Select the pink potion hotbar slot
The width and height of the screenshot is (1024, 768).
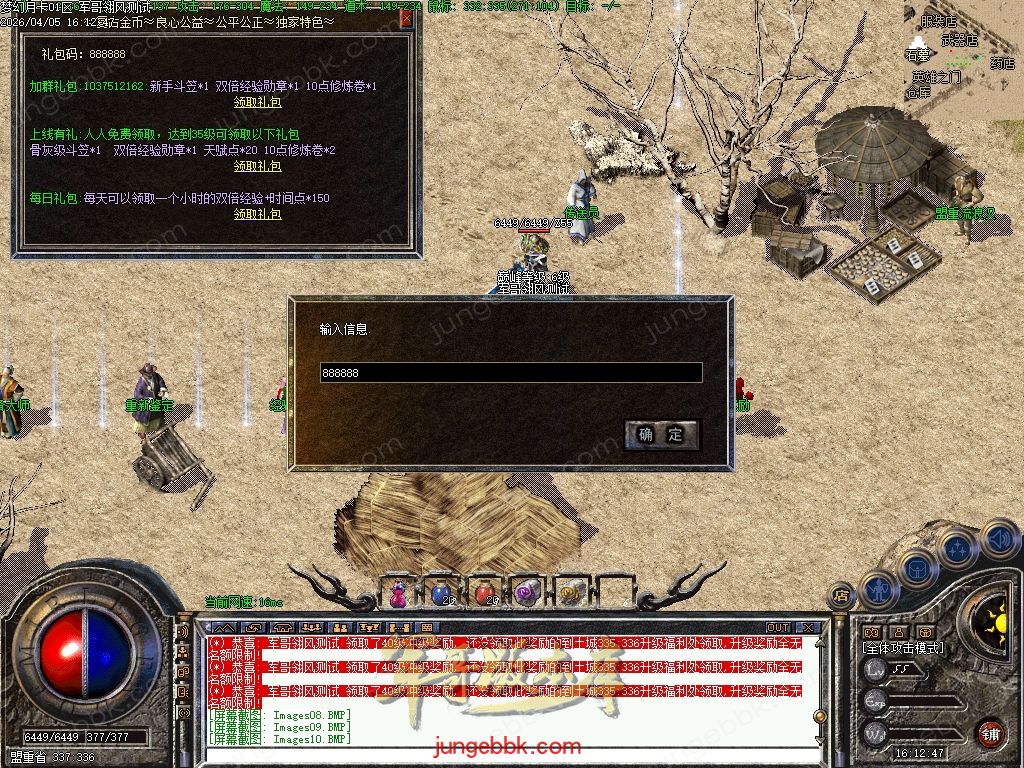pos(399,593)
